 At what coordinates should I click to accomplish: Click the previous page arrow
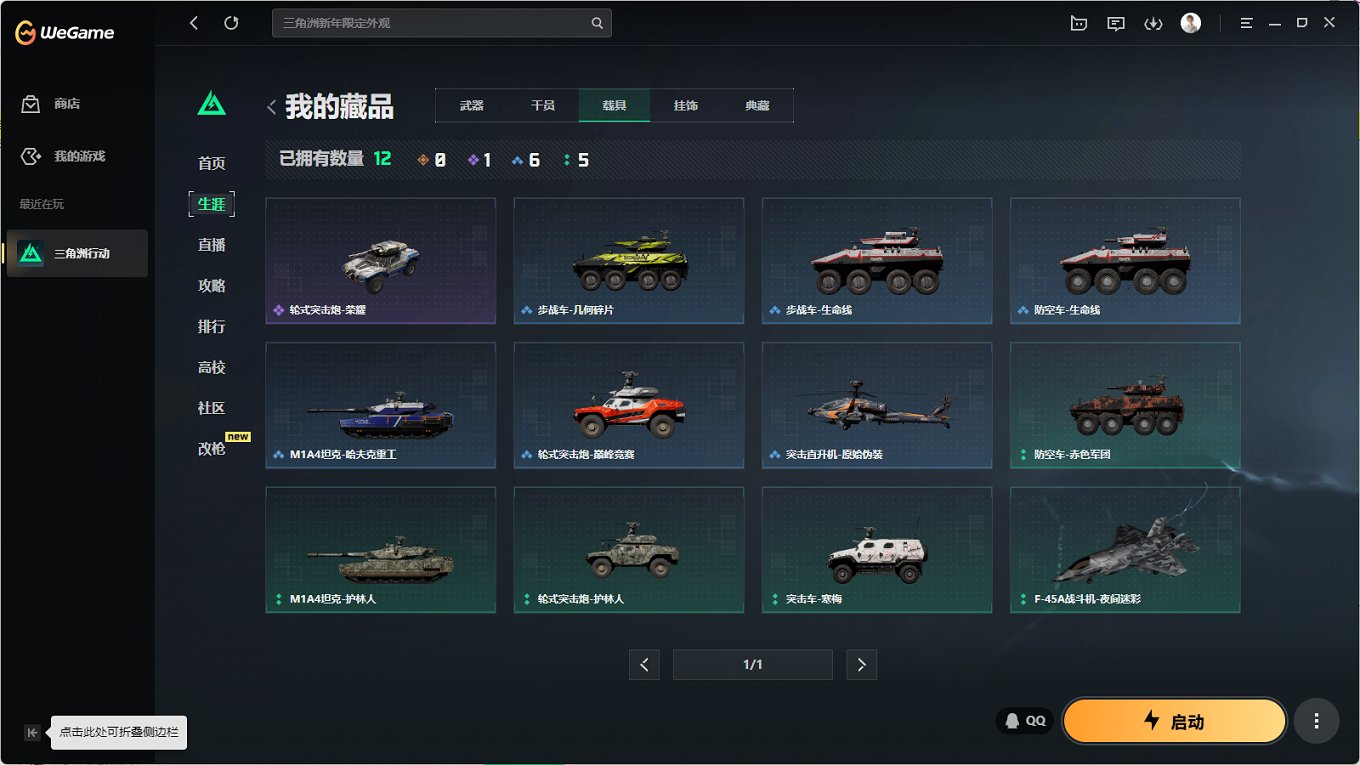[644, 664]
